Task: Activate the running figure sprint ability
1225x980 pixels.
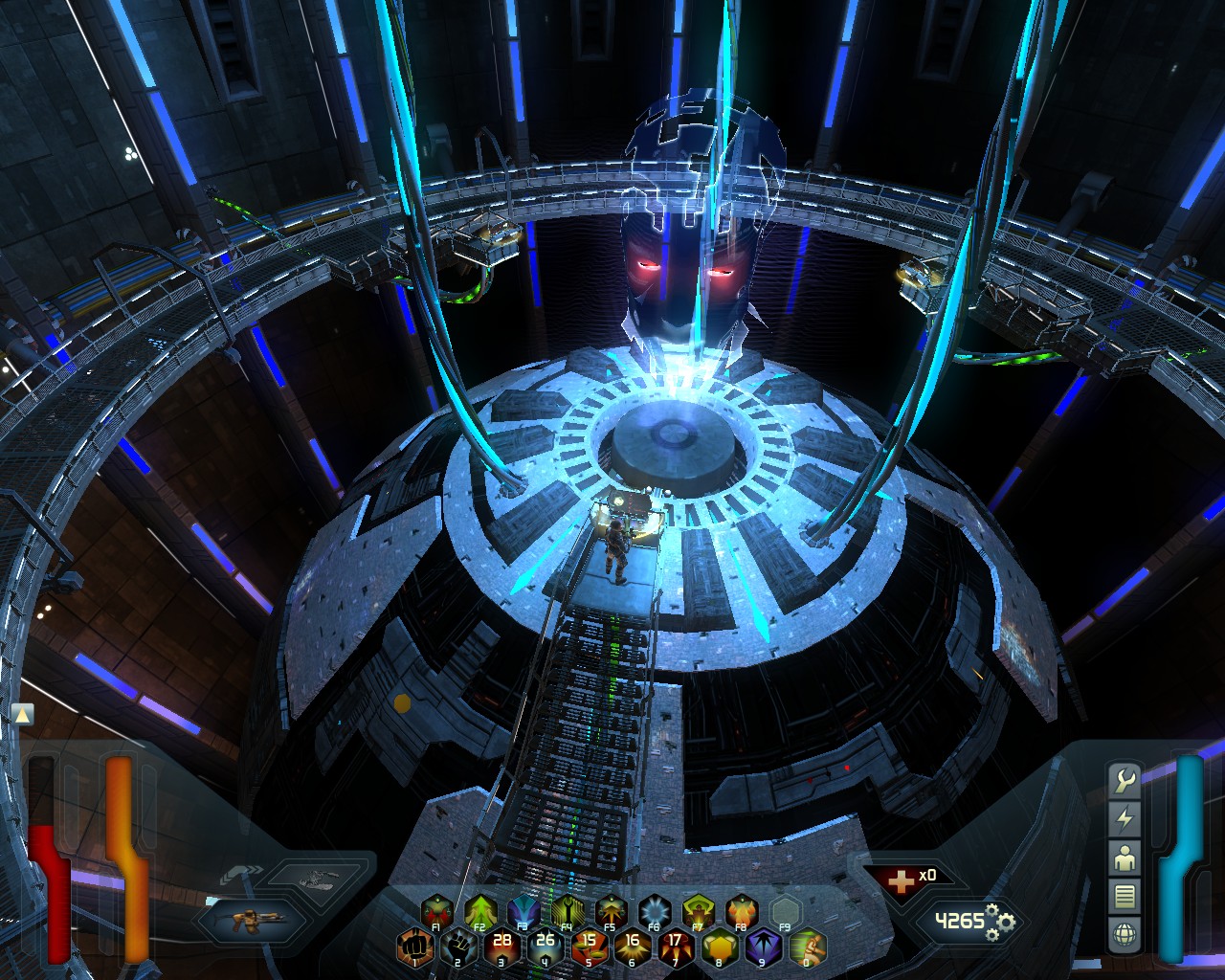Action: coord(808,947)
